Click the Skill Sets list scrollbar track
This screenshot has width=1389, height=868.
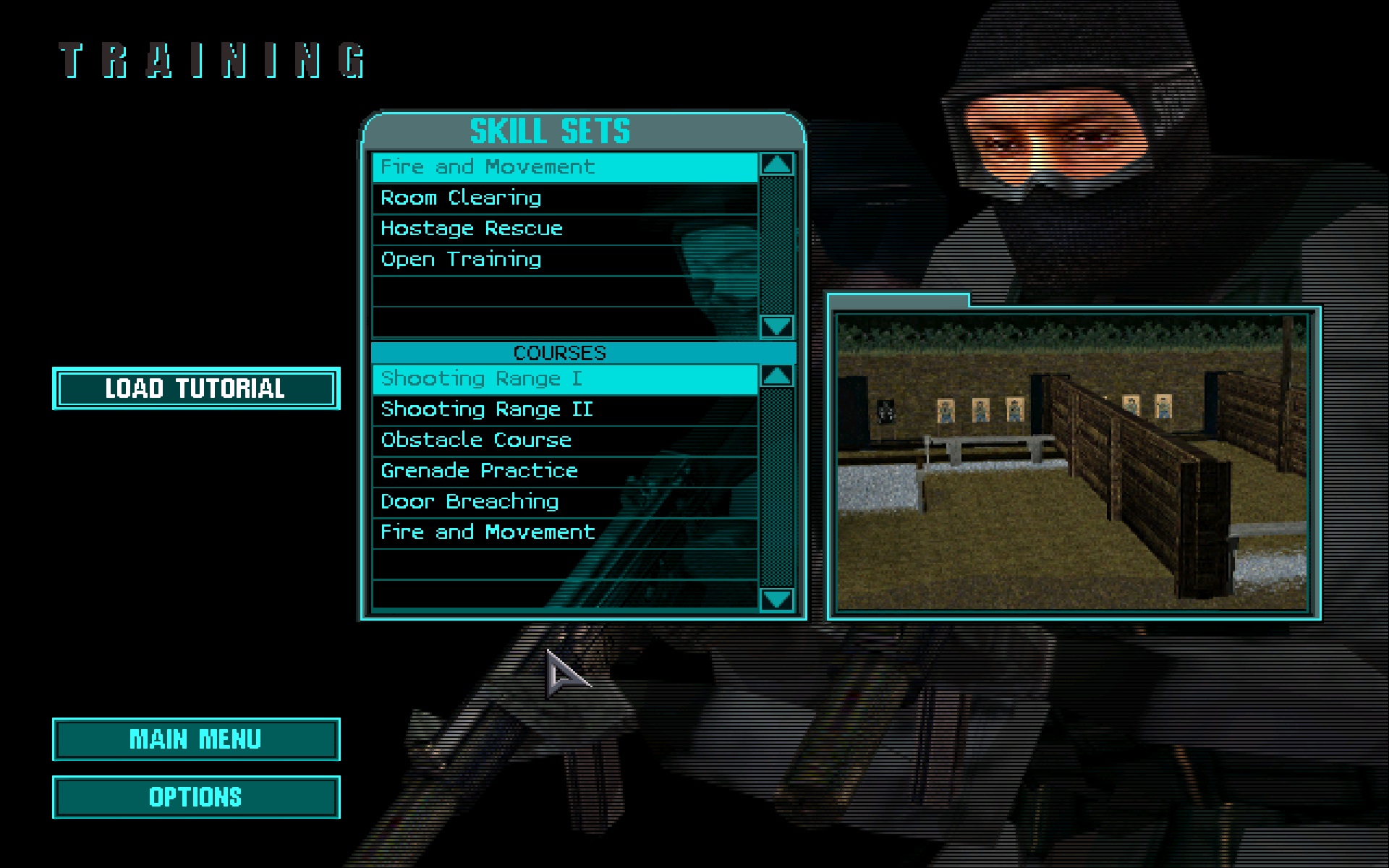[x=776, y=246]
